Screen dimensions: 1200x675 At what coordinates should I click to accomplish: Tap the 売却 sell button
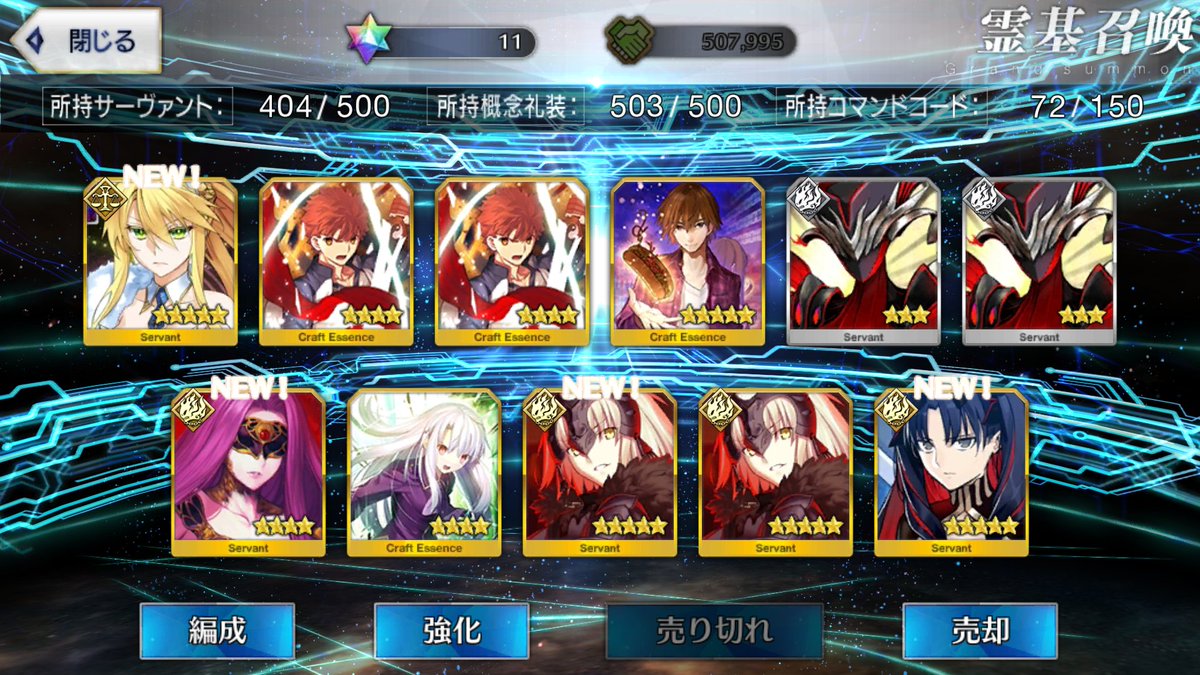[979, 631]
